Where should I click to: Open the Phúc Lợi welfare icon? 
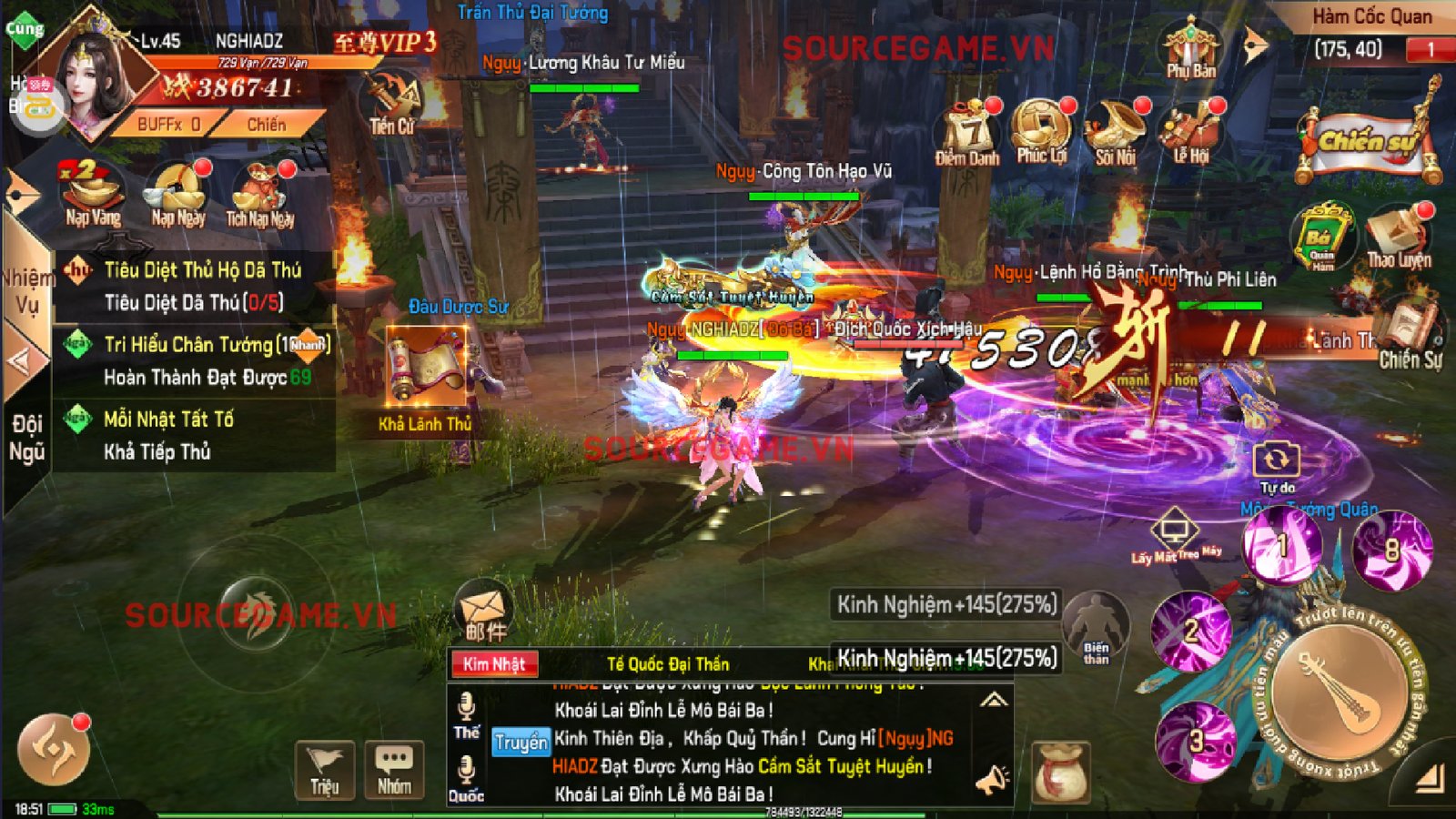tap(1041, 130)
